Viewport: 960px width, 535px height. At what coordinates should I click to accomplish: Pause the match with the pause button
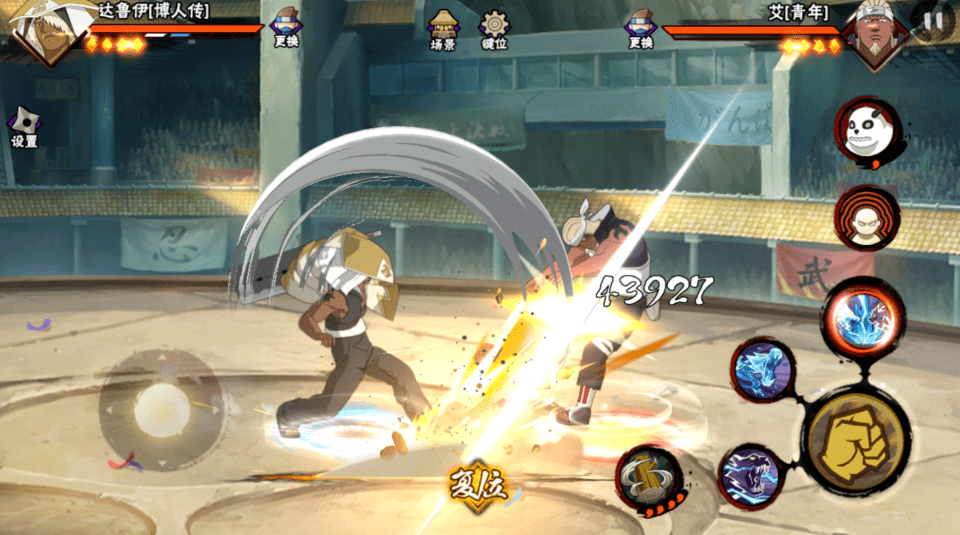(x=932, y=20)
